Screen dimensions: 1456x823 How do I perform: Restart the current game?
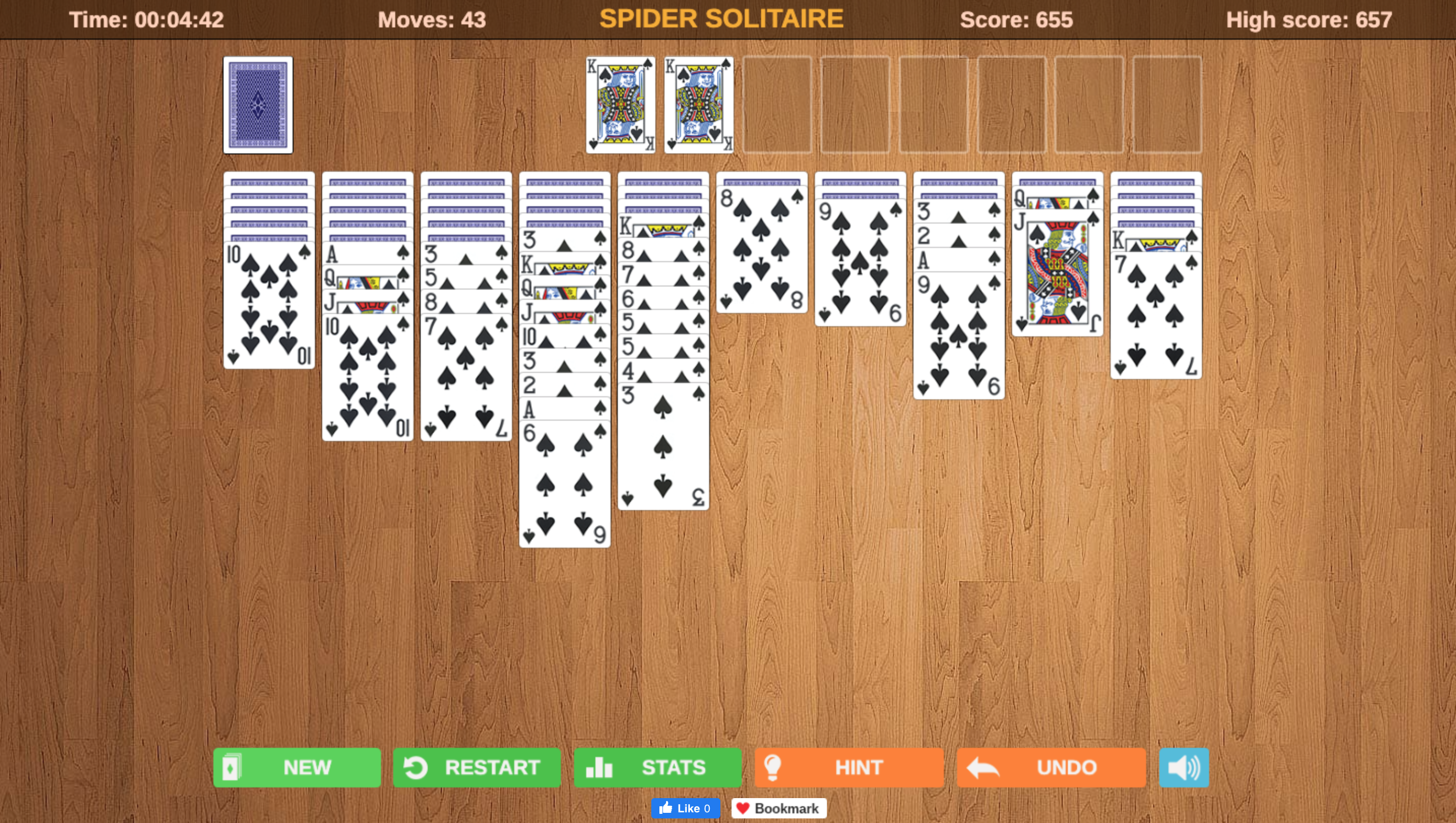point(477,768)
